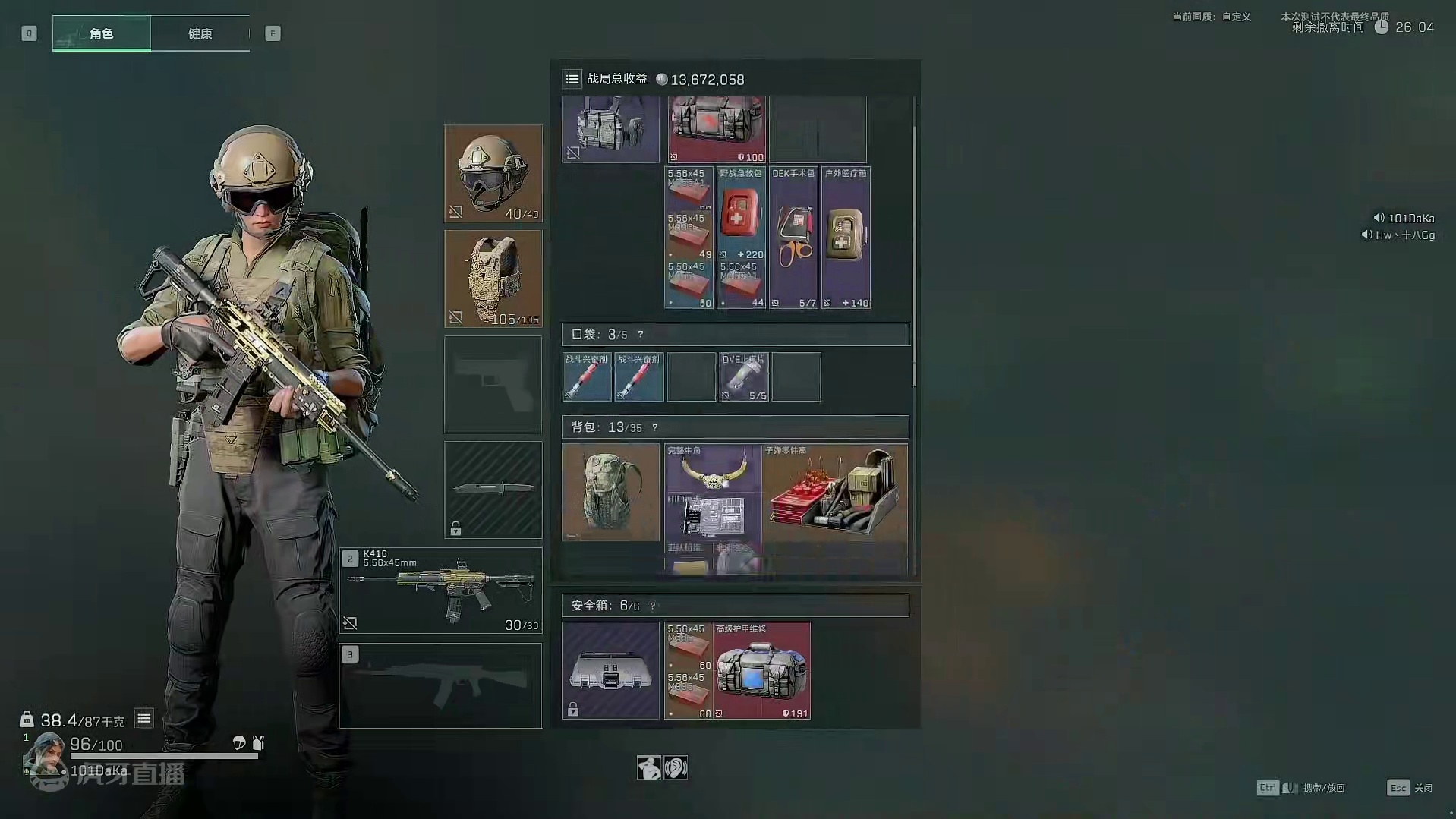Image resolution: width=1456 pixels, height=819 pixels.
Task: Select the chest rig slot
Action: 610,129
